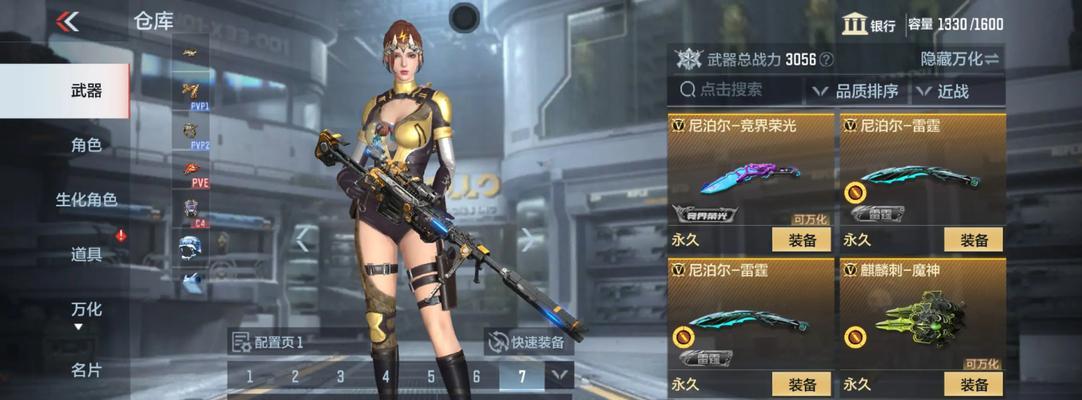Image resolution: width=1082 pixels, height=400 pixels.
Task: Toggle the 隐藏万化 option
Action: click(959, 59)
